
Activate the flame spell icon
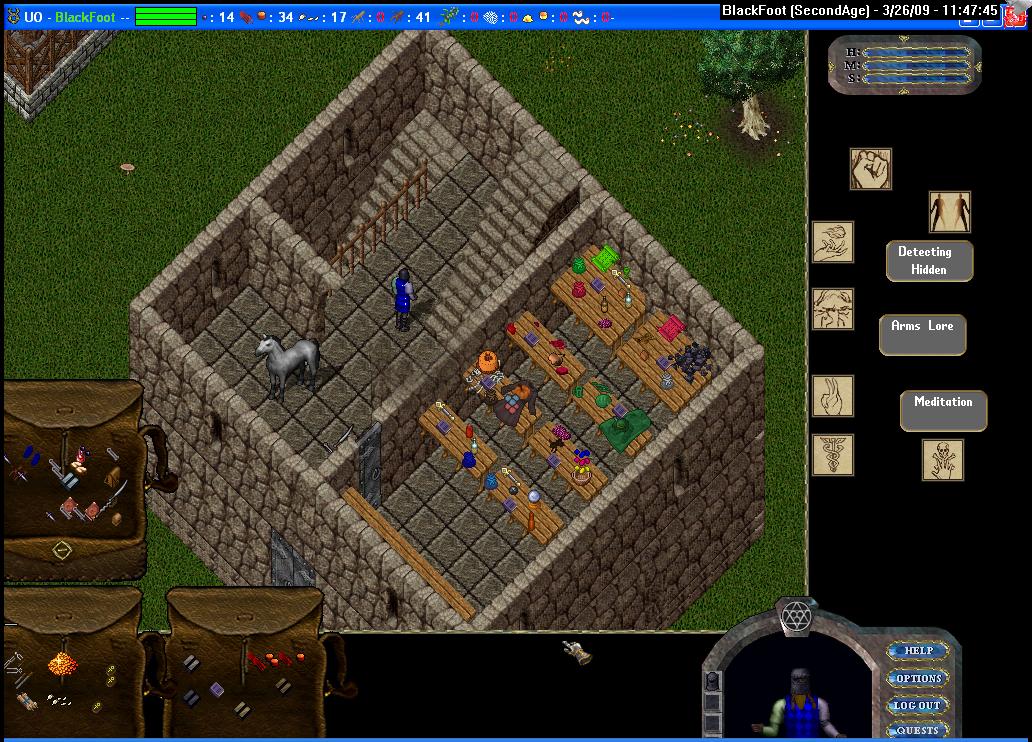tap(833, 395)
